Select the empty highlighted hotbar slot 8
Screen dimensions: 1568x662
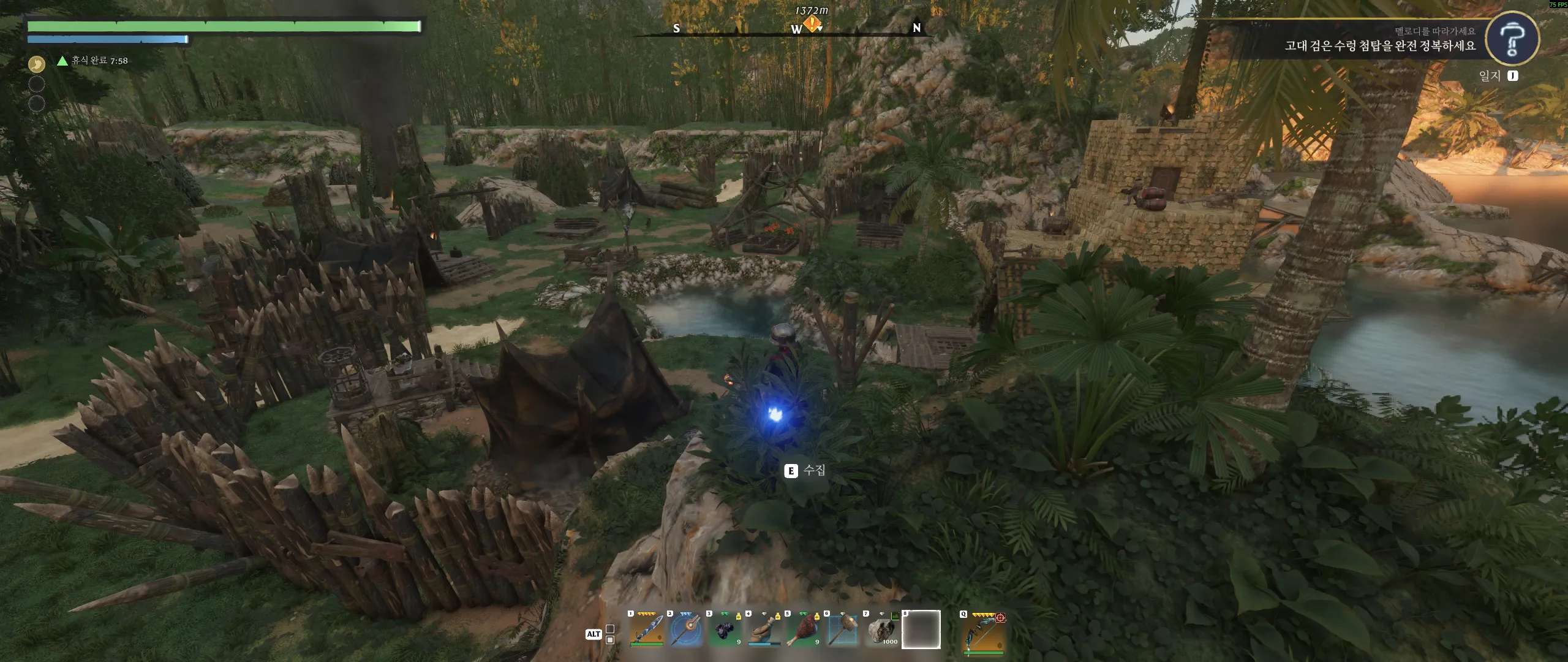click(921, 630)
